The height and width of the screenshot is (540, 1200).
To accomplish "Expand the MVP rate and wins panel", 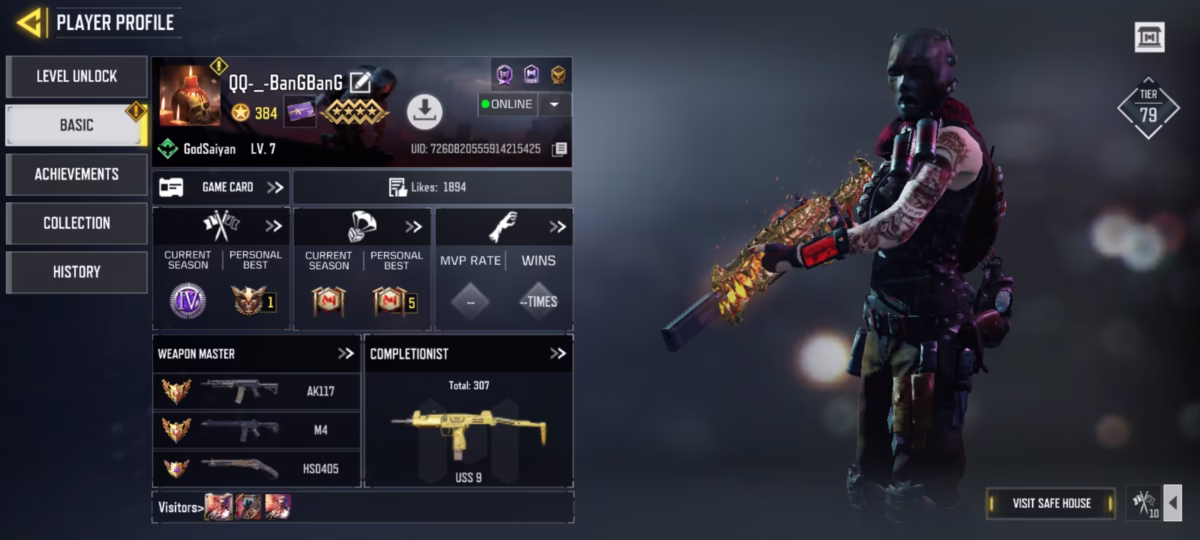I will point(557,227).
